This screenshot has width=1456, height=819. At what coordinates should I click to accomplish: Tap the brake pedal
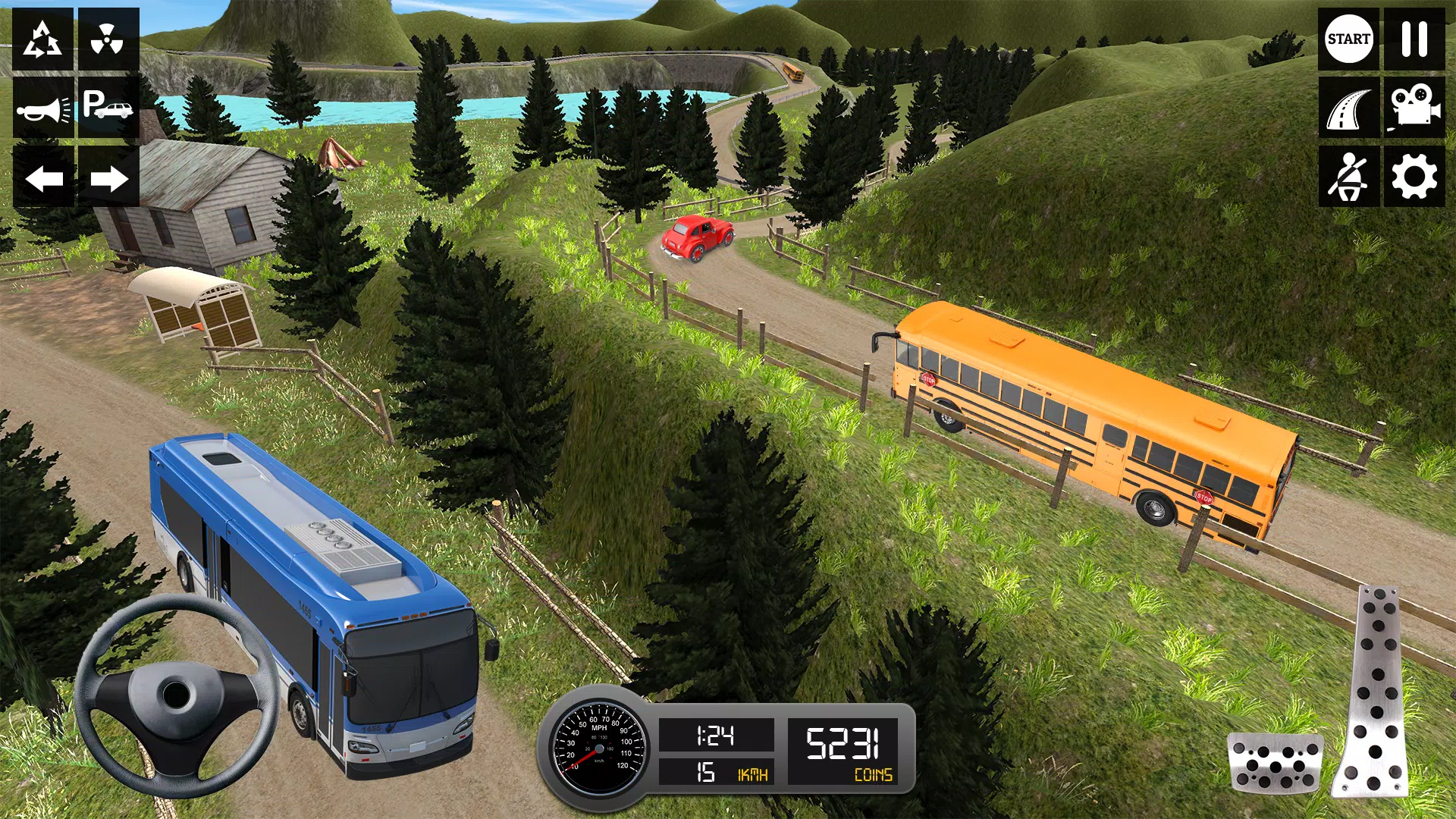[1275, 761]
